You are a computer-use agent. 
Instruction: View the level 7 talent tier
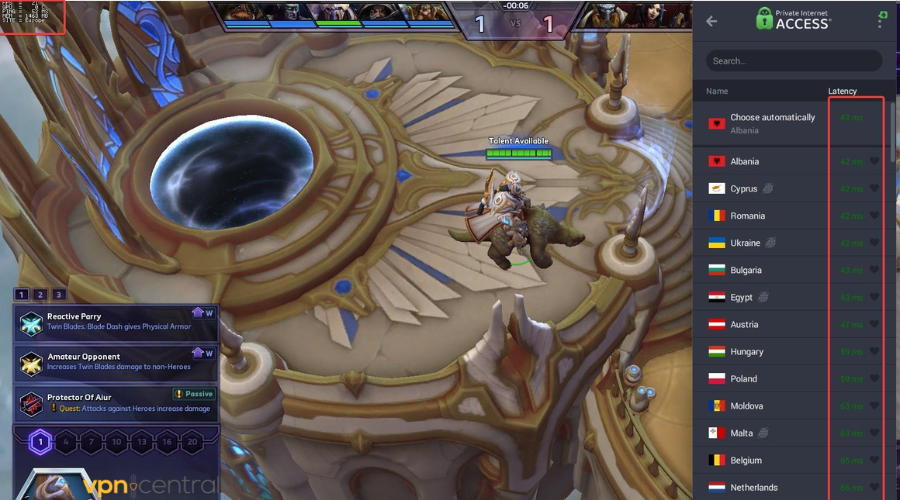pyautogui.click(x=92, y=441)
